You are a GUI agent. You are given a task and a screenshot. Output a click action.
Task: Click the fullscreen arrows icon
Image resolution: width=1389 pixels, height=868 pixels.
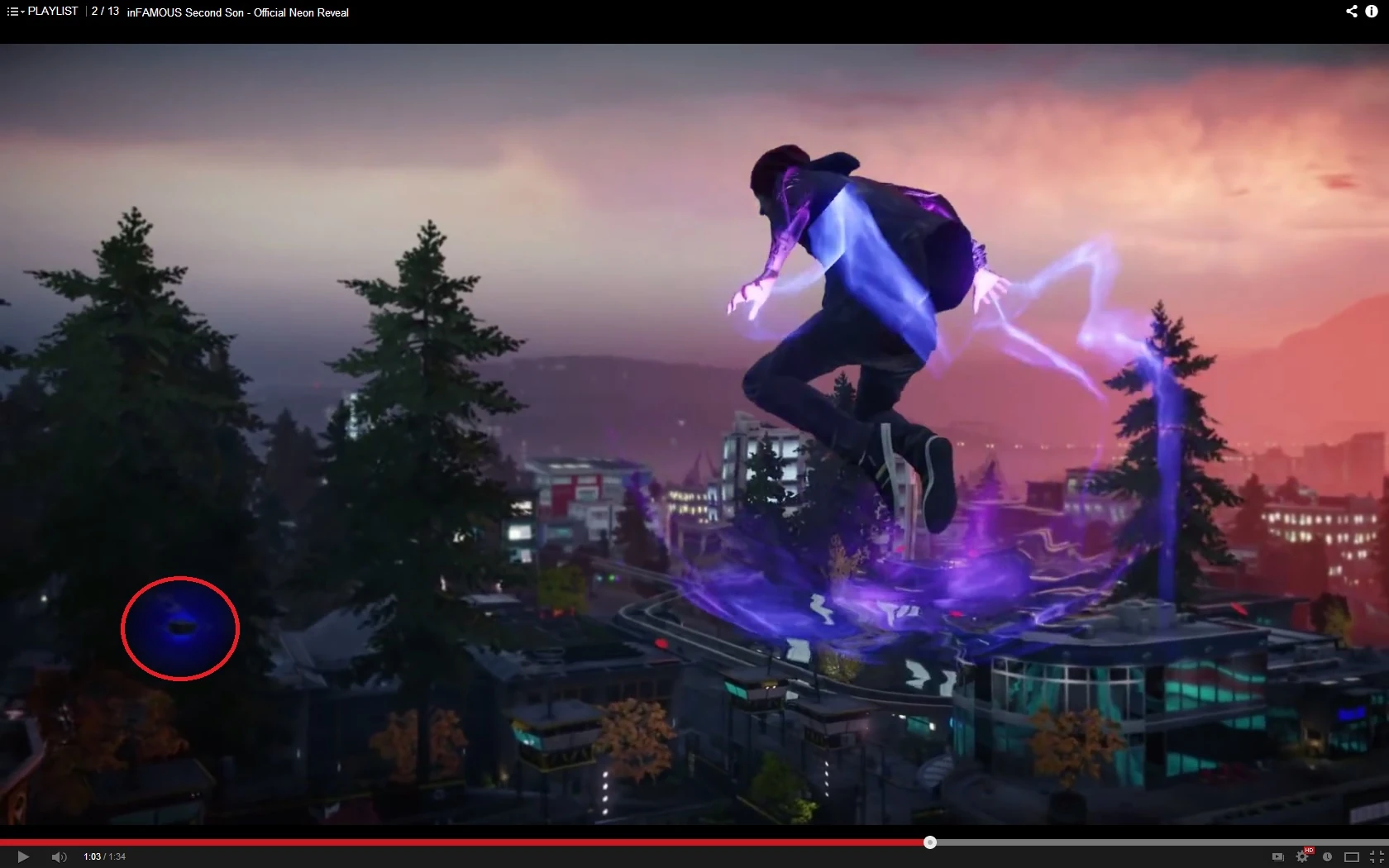click(x=1374, y=858)
